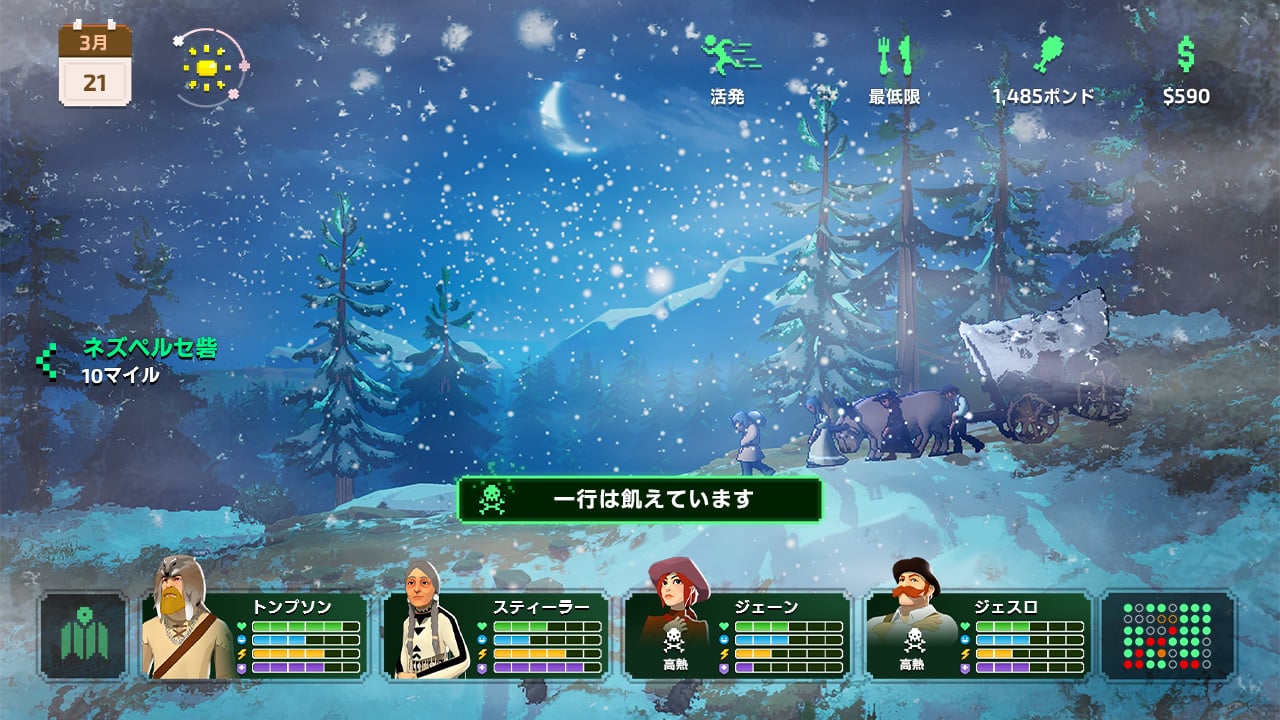Screen dimensions: 1280x720
Task: Open the March 21 calendar icon
Action: (95, 64)
